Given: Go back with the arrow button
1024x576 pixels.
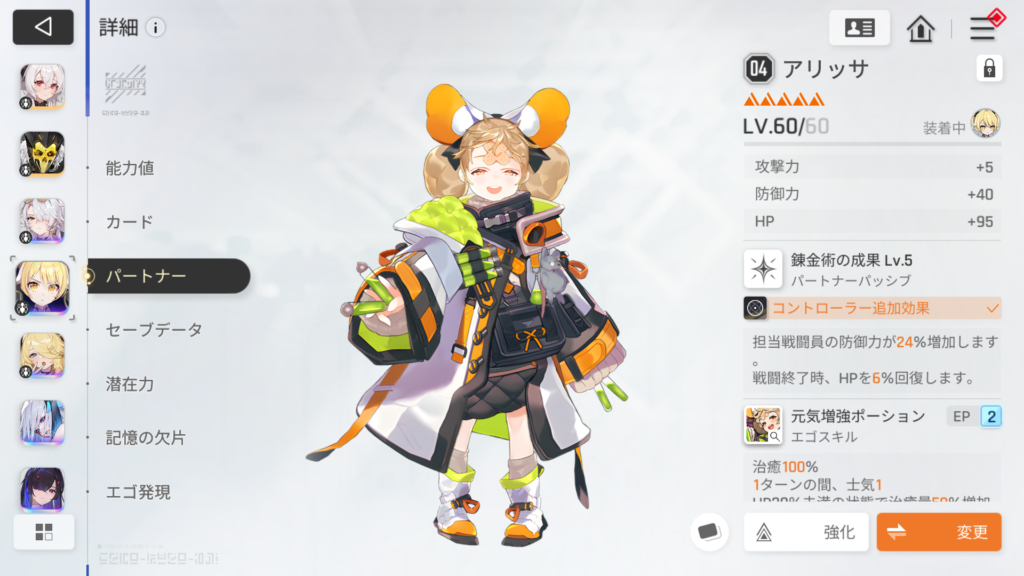Looking at the screenshot, I should coord(43,27).
